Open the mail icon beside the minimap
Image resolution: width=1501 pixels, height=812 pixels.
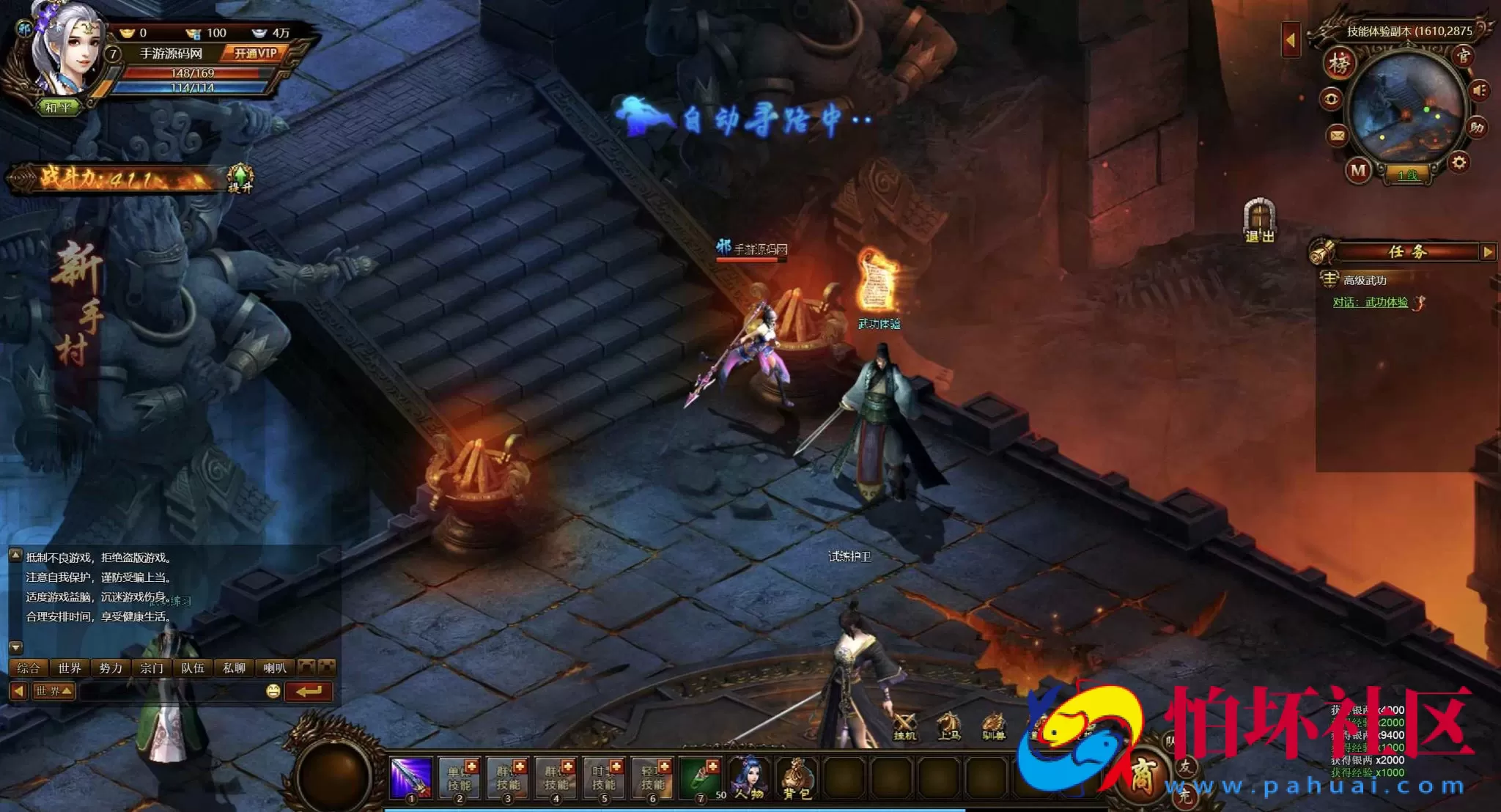coord(1336,134)
